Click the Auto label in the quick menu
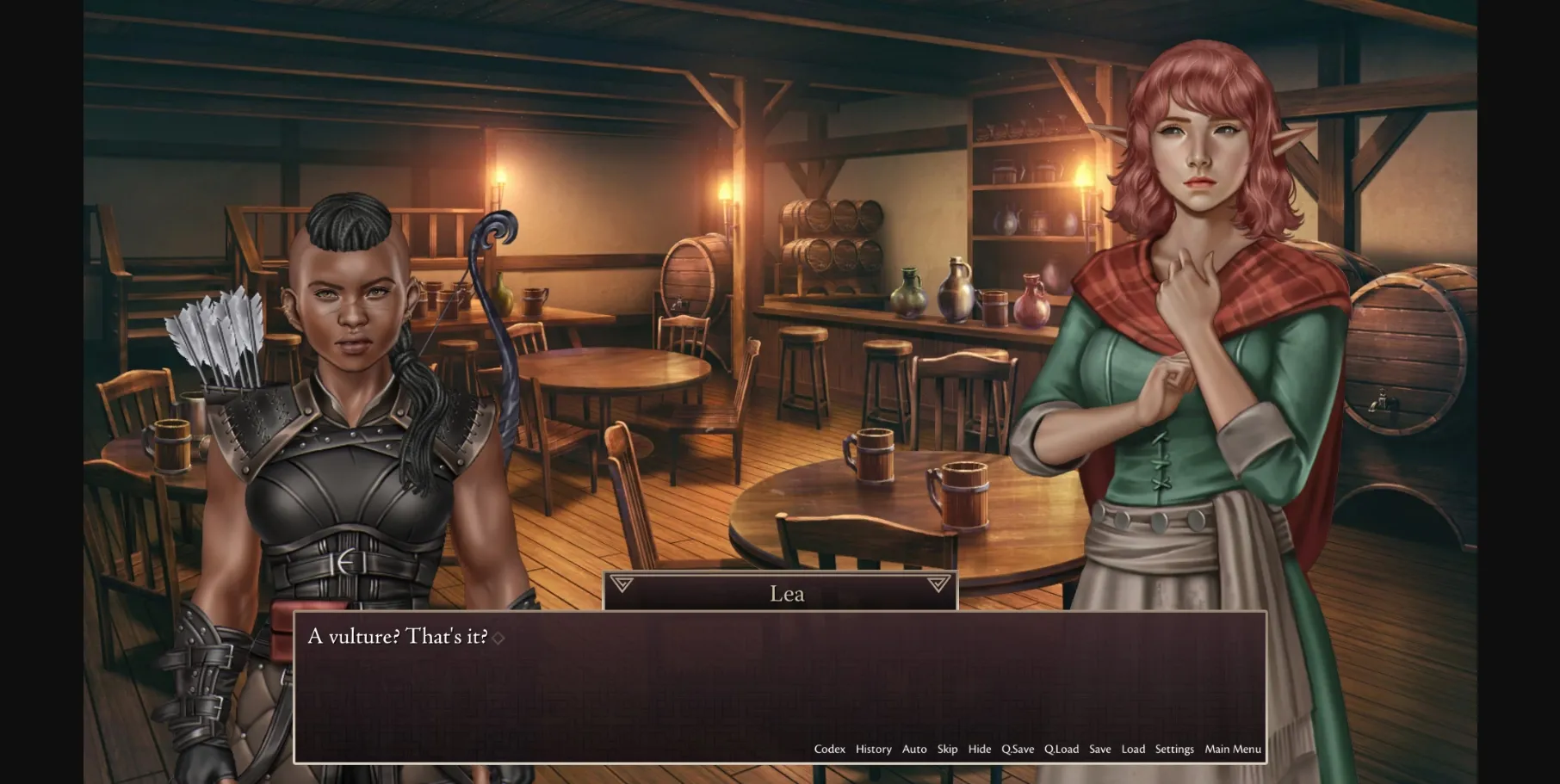Image resolution: width=1560 pixels, height=784 pixels. coord(913,750)
